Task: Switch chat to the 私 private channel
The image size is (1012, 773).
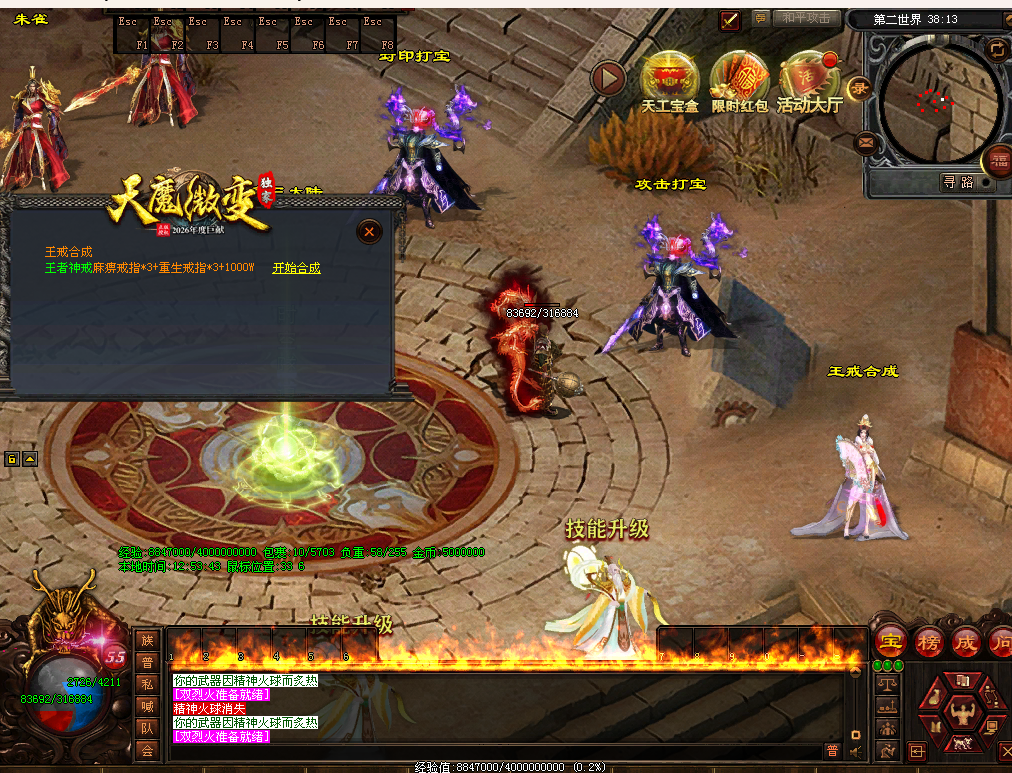Action: pyautogui.click(x=147, y=684)
